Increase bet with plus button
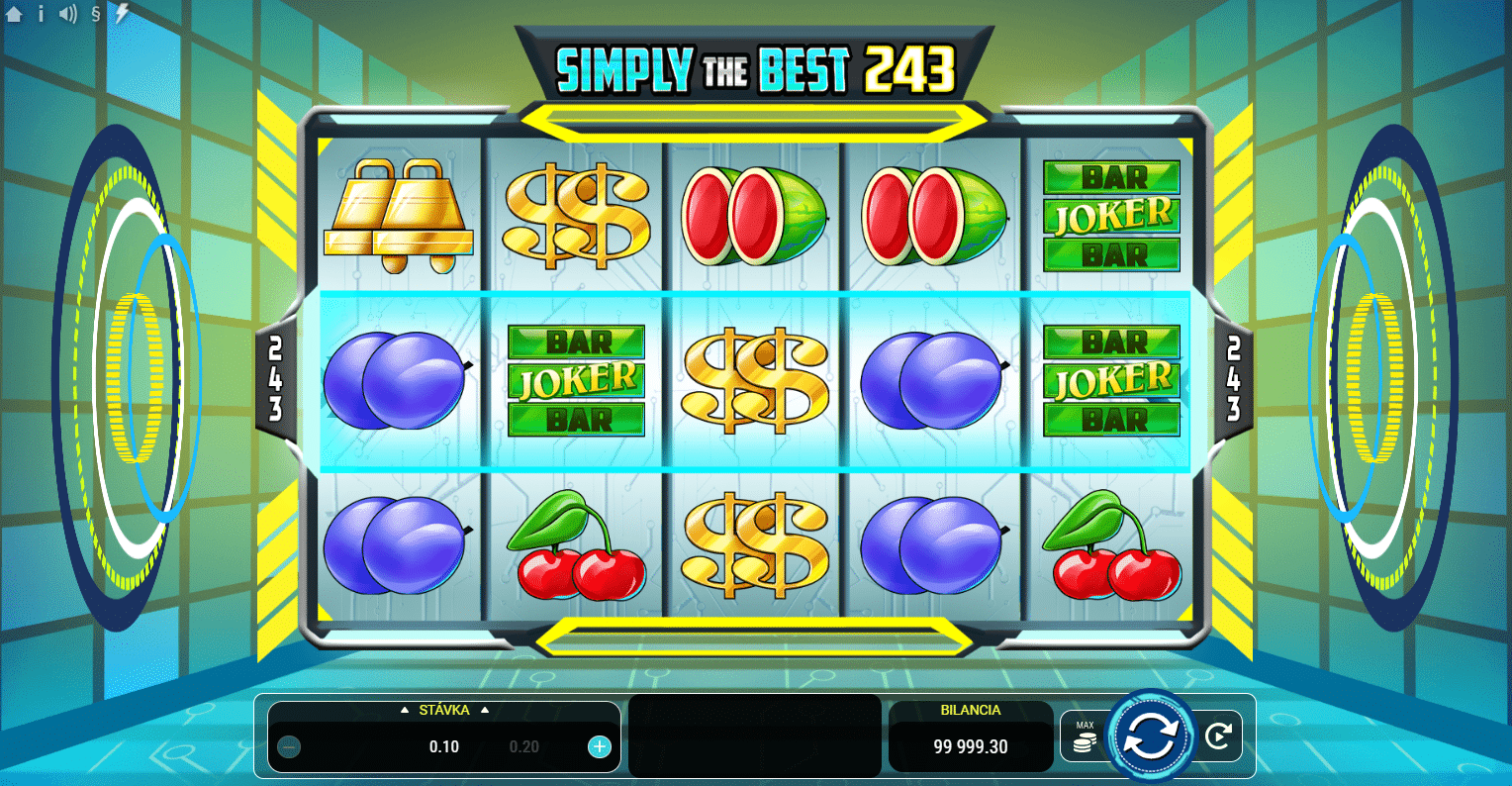1512x786 pixels. pos(599,746)
